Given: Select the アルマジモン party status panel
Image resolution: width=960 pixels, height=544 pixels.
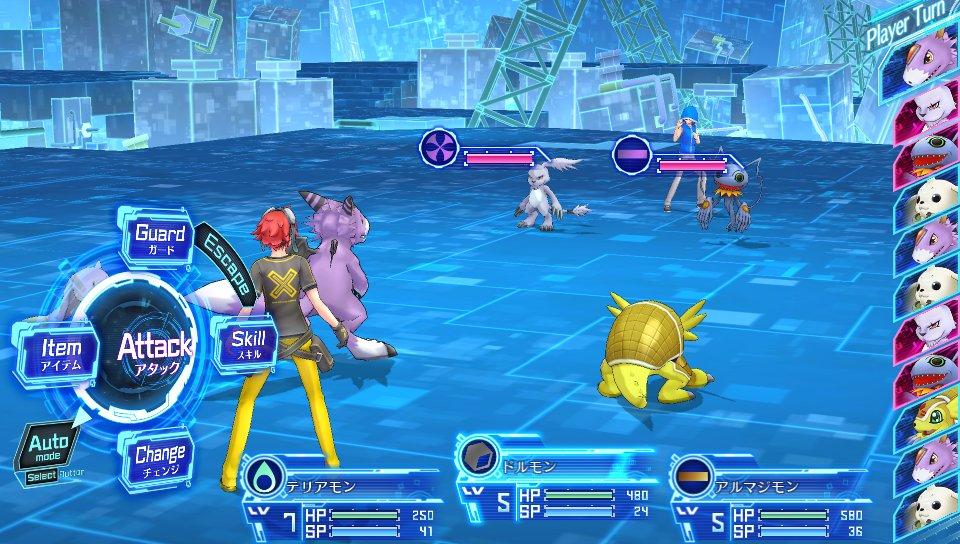Looking at the screenshot, I should 770,490.
